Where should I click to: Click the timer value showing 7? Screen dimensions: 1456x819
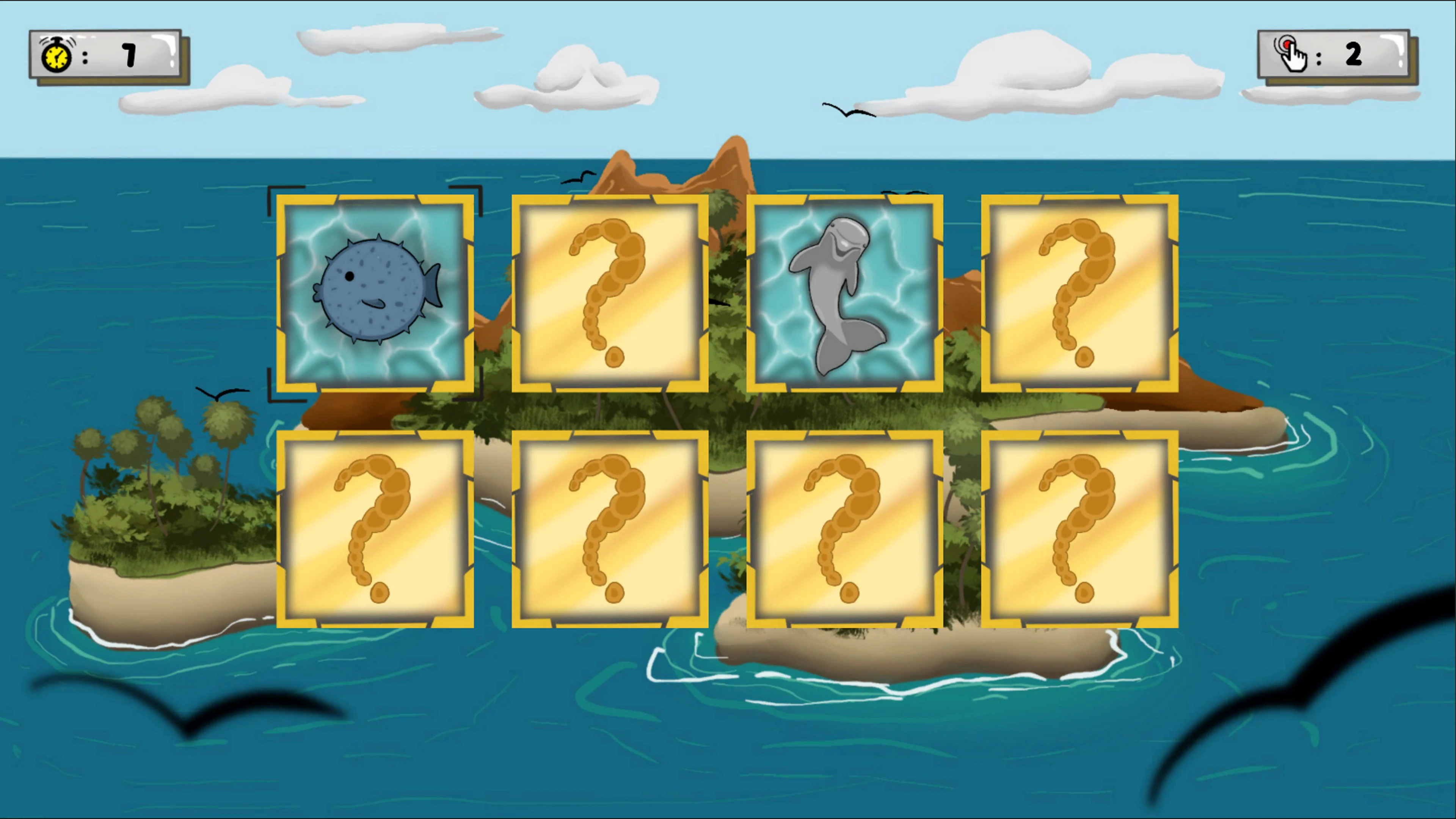tap(129, 54)
